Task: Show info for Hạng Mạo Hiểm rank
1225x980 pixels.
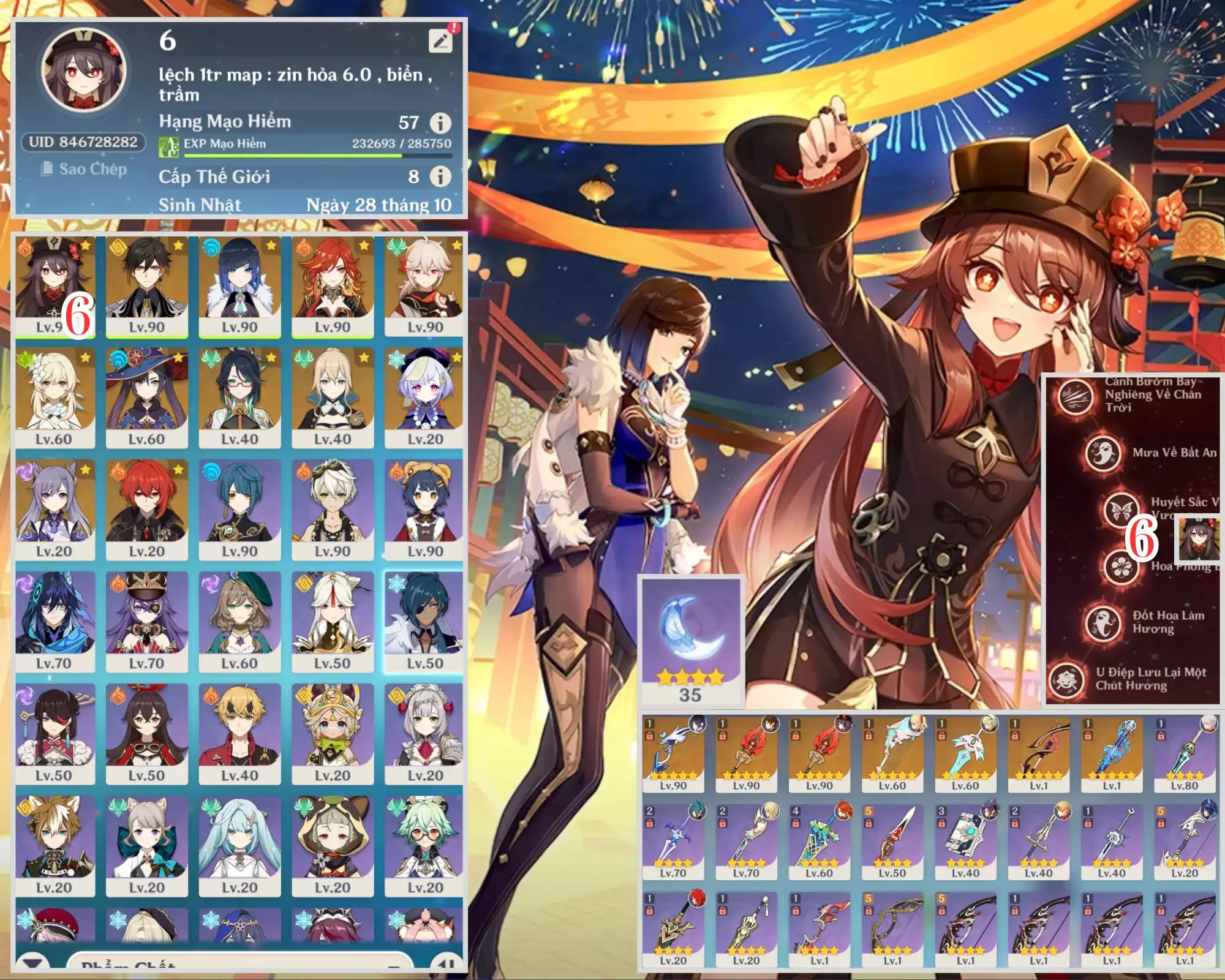Action: pyautogui.click(x=440, y=123)
